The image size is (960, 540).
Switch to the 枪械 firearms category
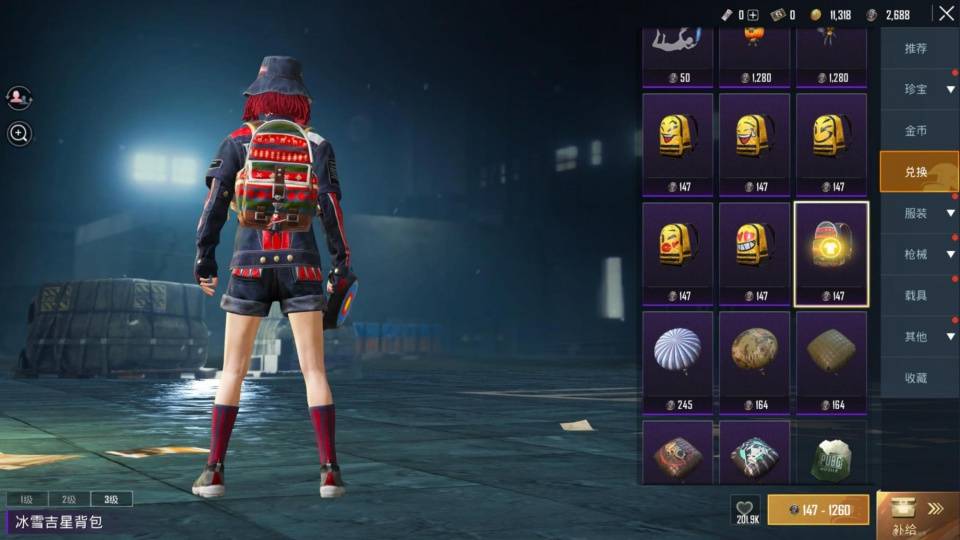coord(916,255)
